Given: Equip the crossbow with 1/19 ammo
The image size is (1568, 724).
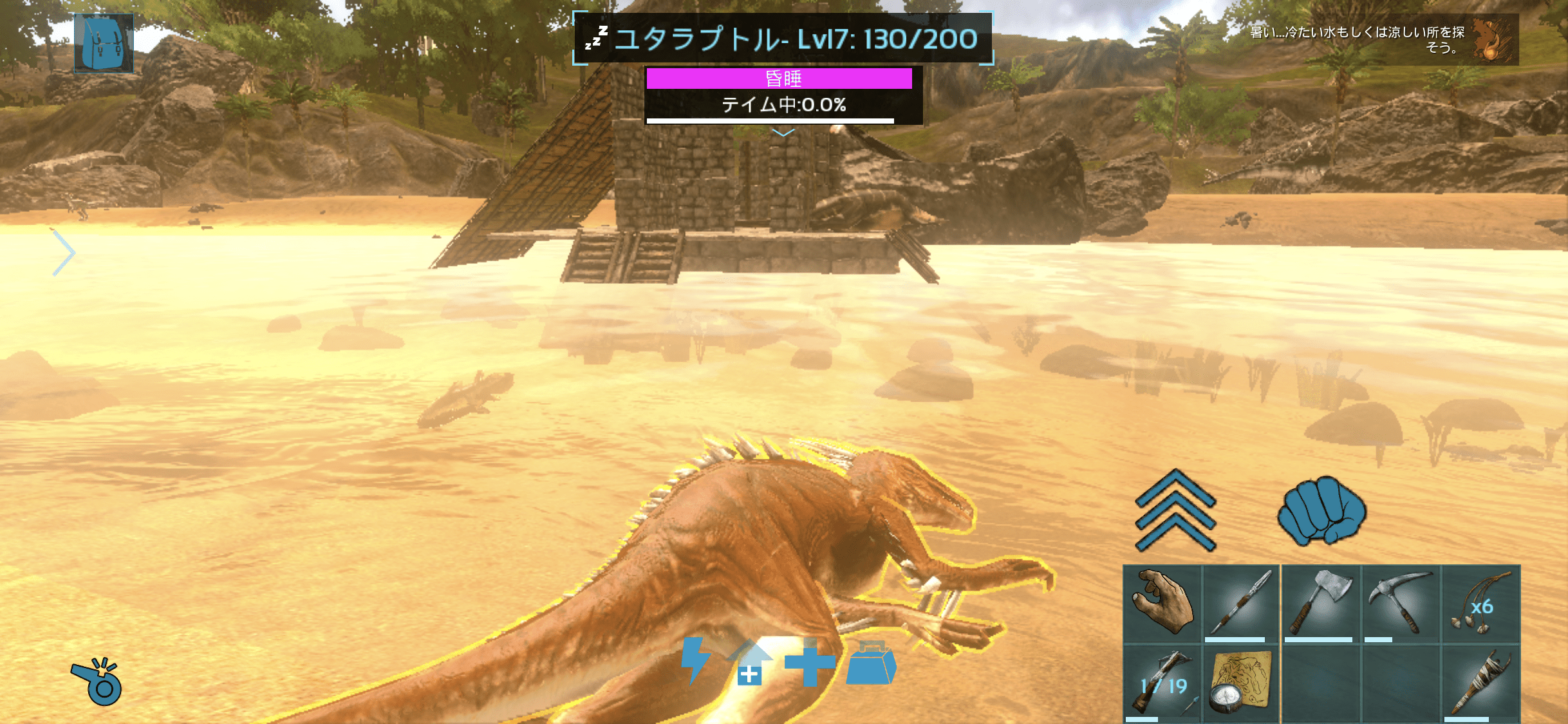Looking at the screenshot, I should click(1162, 685).
